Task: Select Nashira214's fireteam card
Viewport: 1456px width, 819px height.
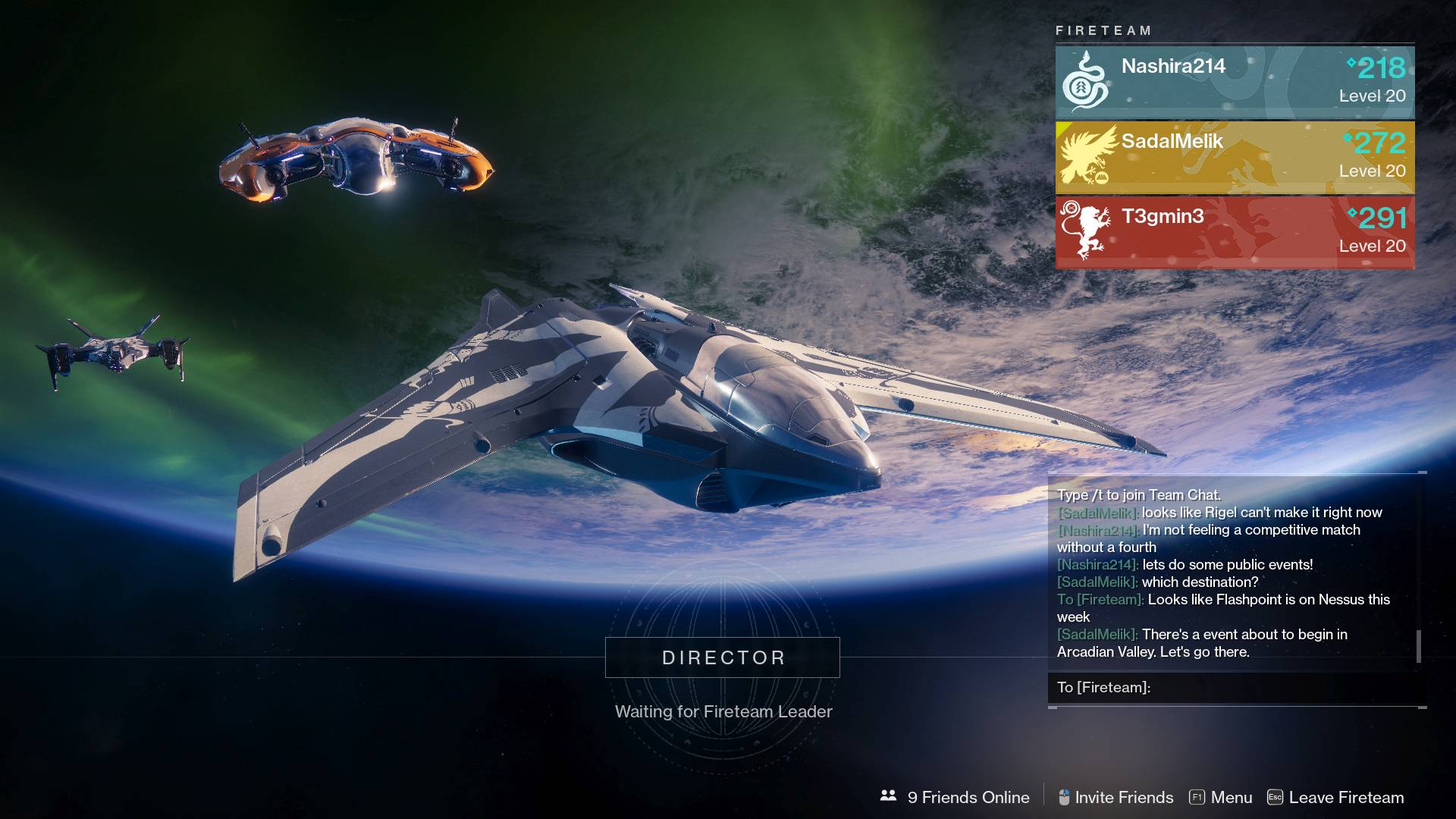Action: coord(1235,82)
